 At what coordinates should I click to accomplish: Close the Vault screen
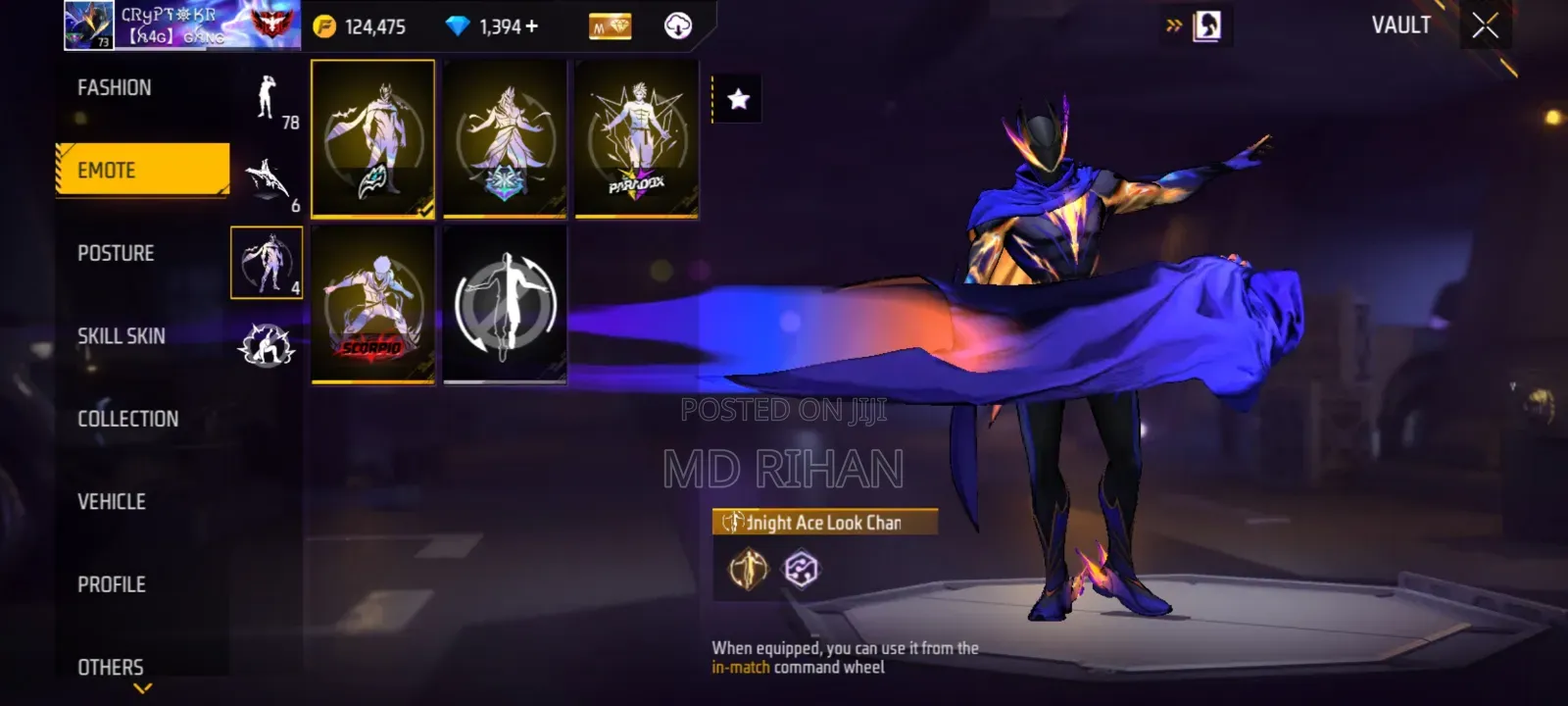(1485, 26)
